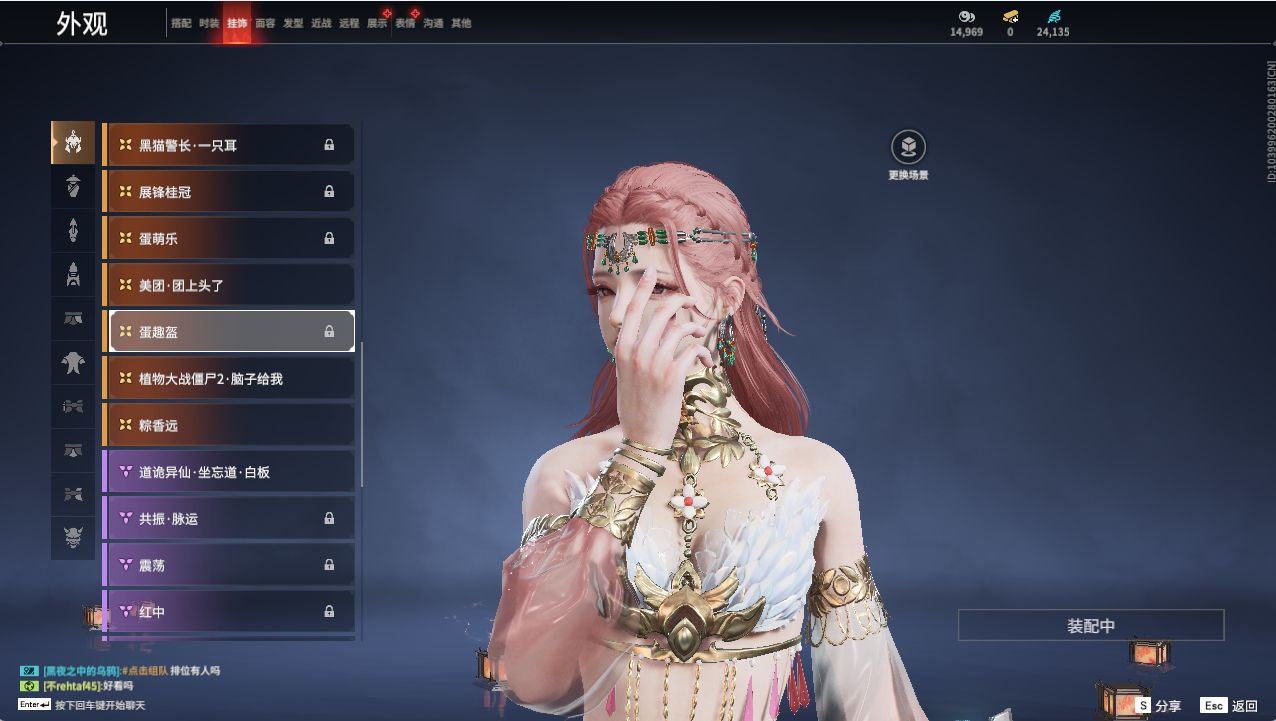
Task: Open the 搭配 tab
Action: tap(181, 23)
